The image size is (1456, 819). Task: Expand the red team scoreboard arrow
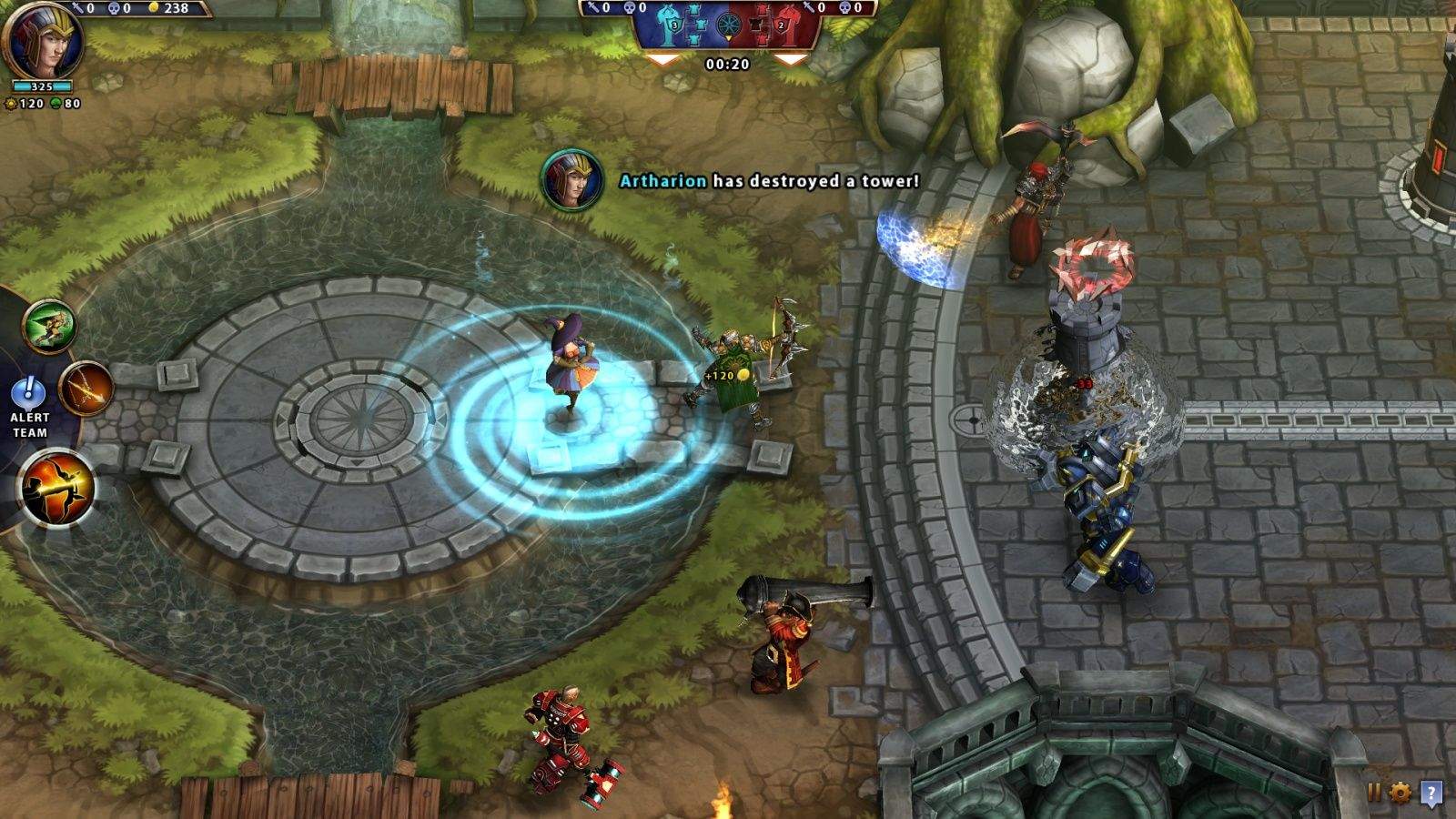(x=791, y=59)
